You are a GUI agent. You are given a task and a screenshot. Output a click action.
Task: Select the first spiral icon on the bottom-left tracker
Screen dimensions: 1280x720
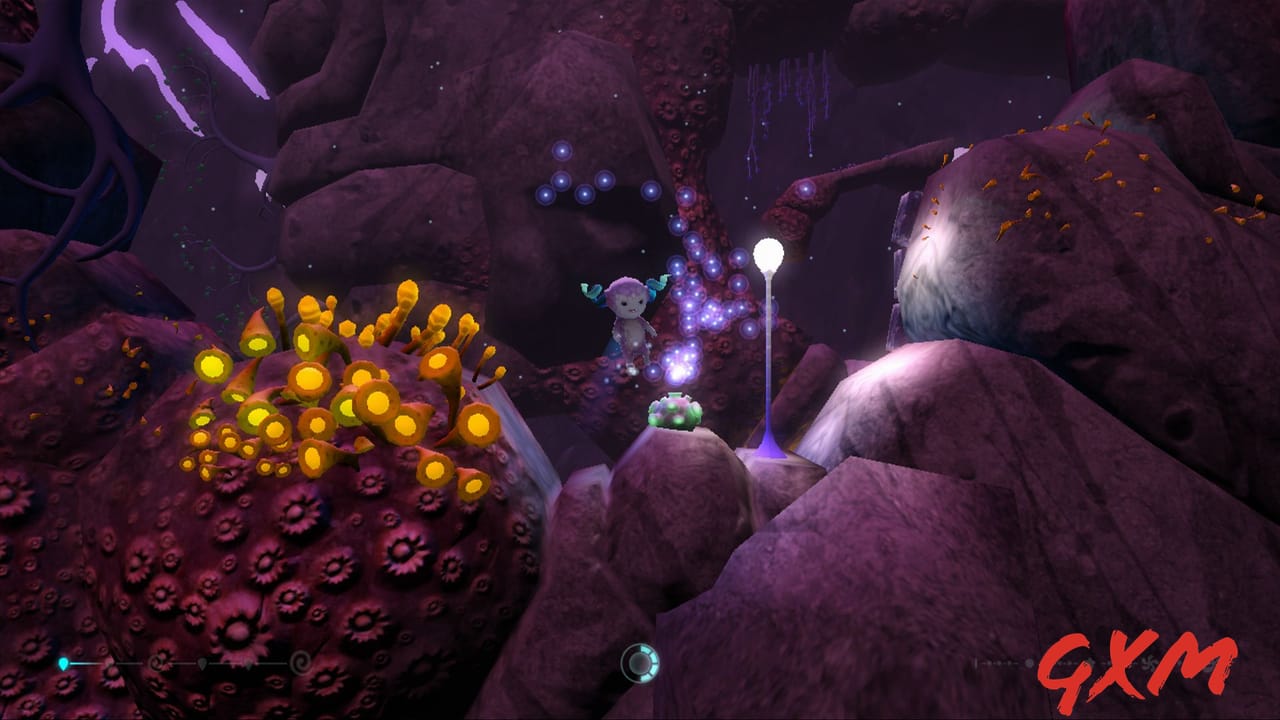(x=157, y=664)
